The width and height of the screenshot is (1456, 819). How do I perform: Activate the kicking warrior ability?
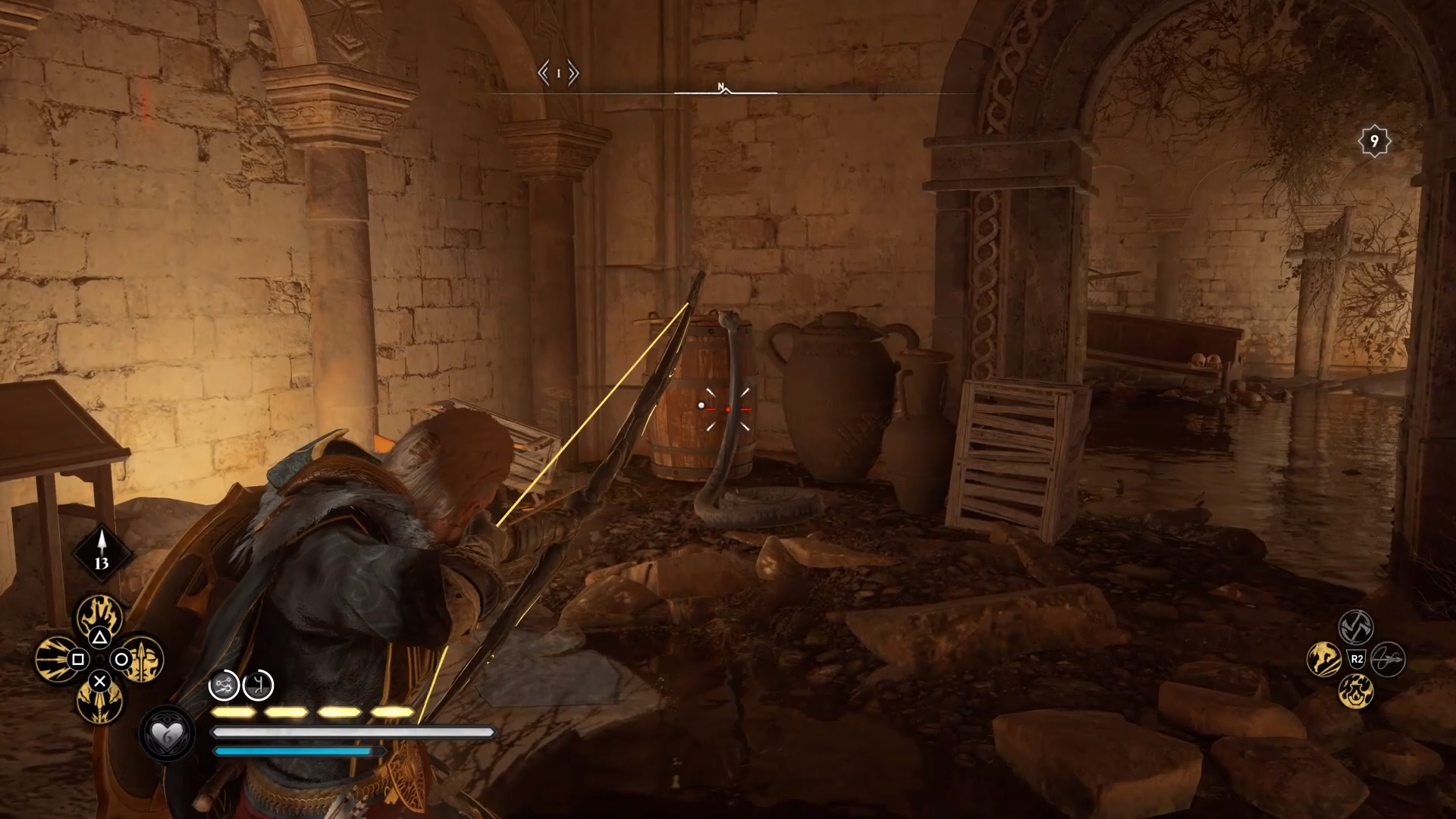point(1323,659)
